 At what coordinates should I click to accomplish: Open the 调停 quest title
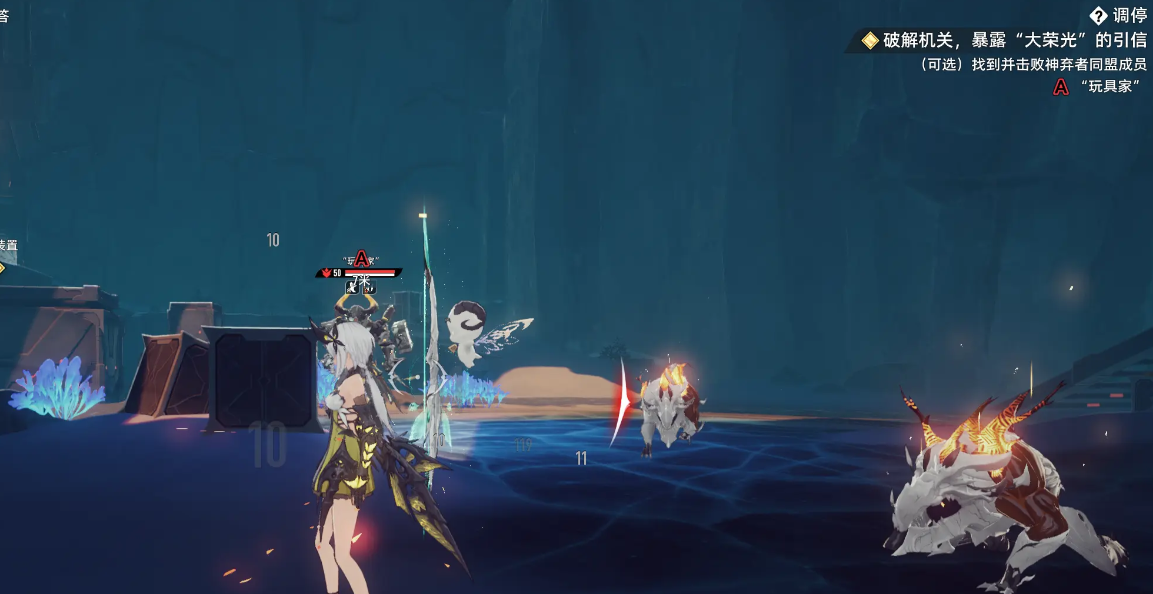coord(1118,15)
